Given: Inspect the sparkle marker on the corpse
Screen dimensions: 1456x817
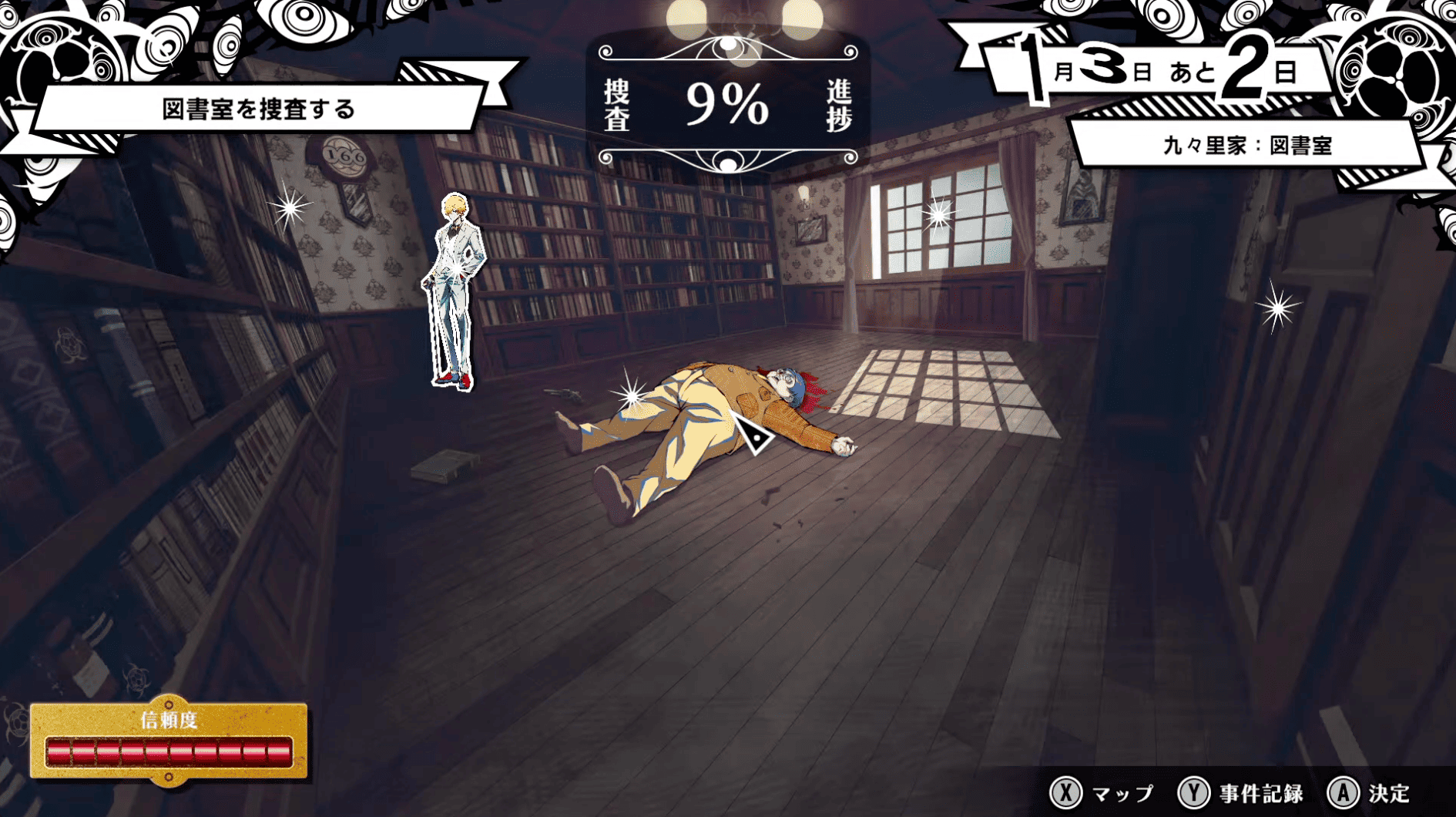Looking at the screenshot, I should (631, 396).
